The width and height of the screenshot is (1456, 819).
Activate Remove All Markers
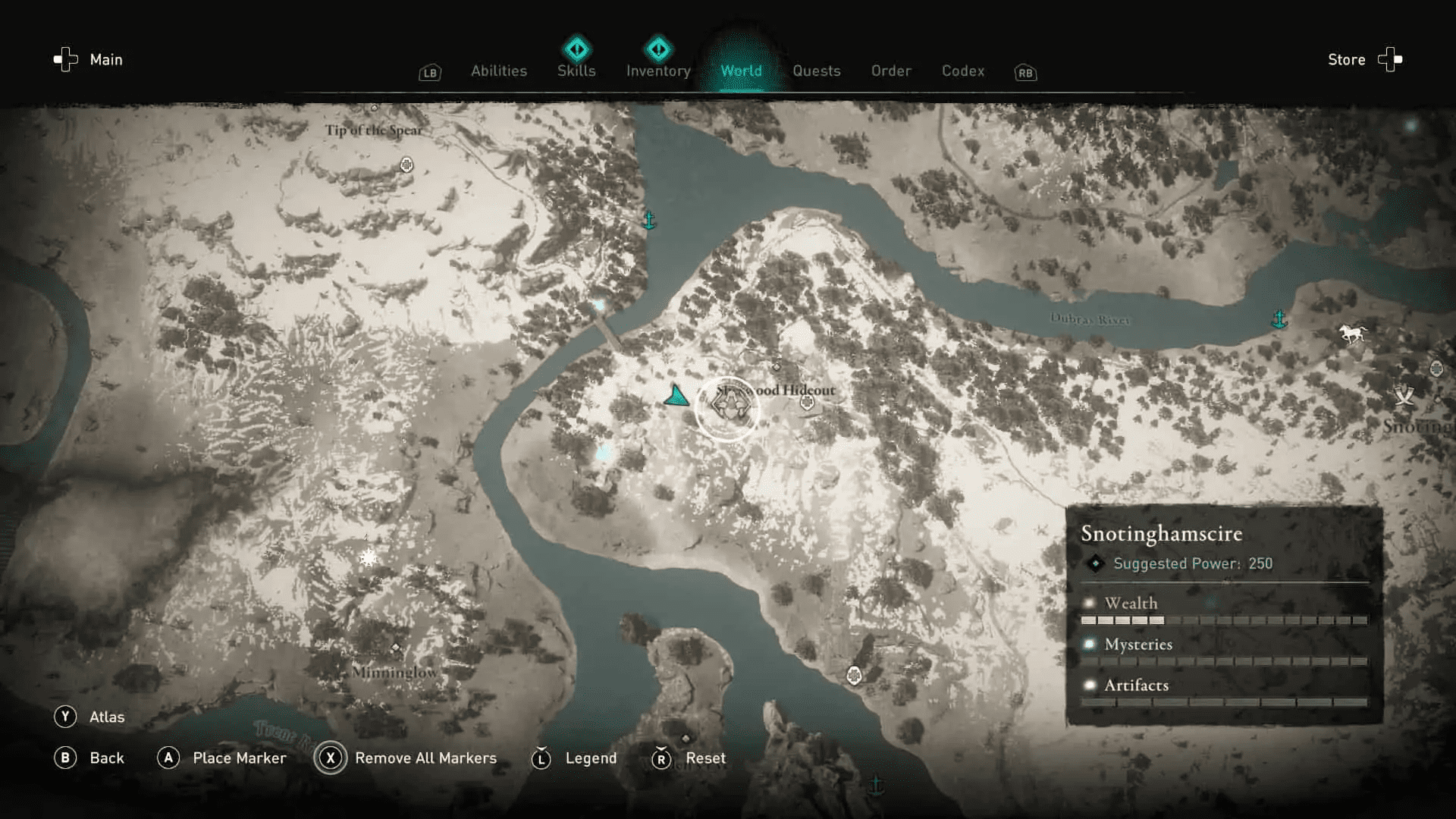pos(425,758)
